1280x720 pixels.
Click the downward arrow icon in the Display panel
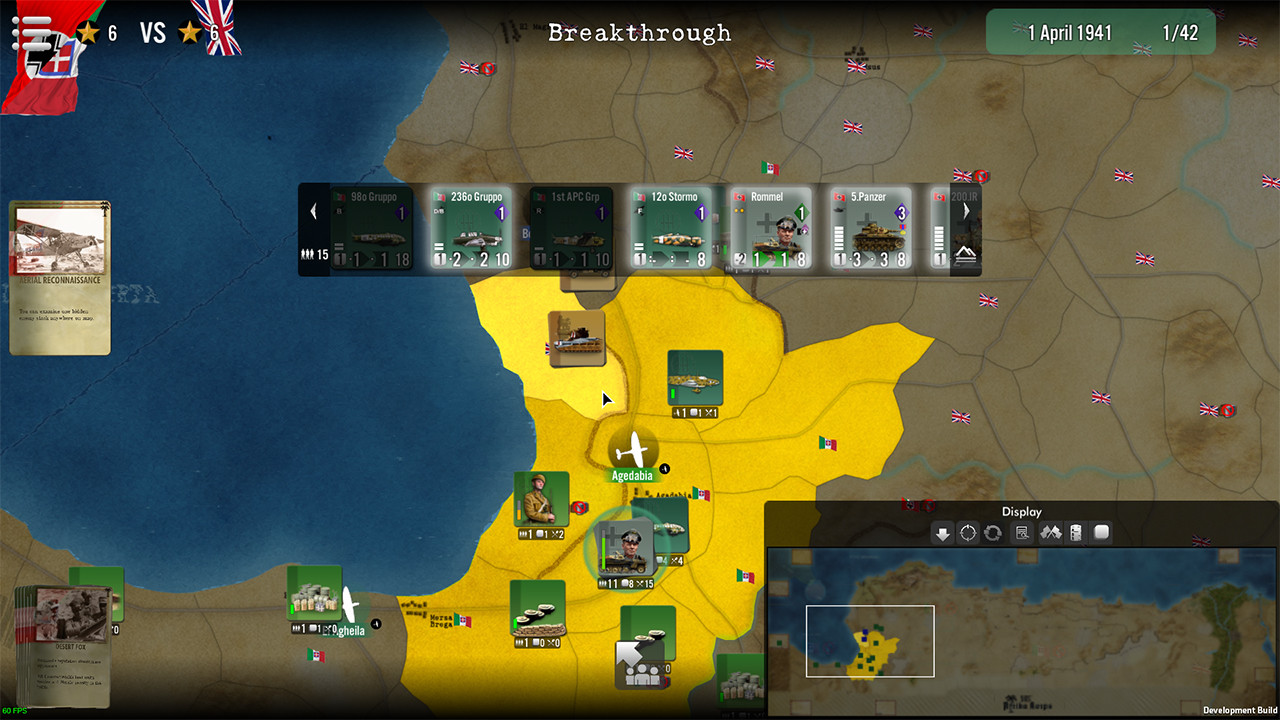pyautogui.click(x=943, y=533)
